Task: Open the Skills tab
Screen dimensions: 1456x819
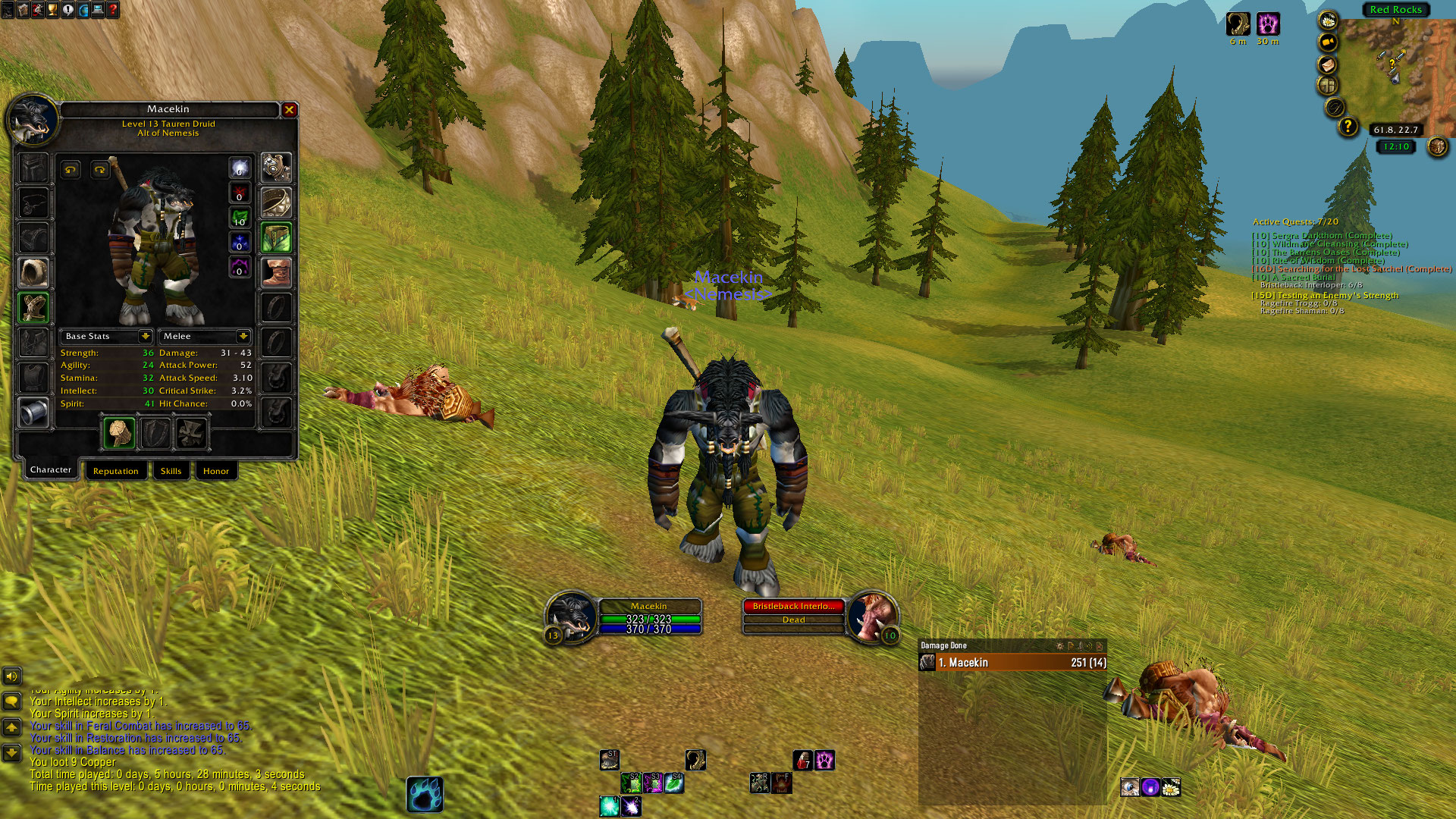Action: click(171, 471)
